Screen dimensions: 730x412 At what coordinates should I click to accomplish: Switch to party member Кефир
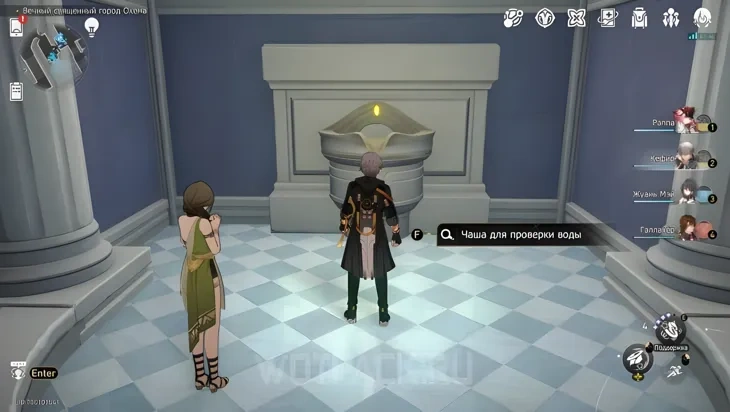[686, 157]
